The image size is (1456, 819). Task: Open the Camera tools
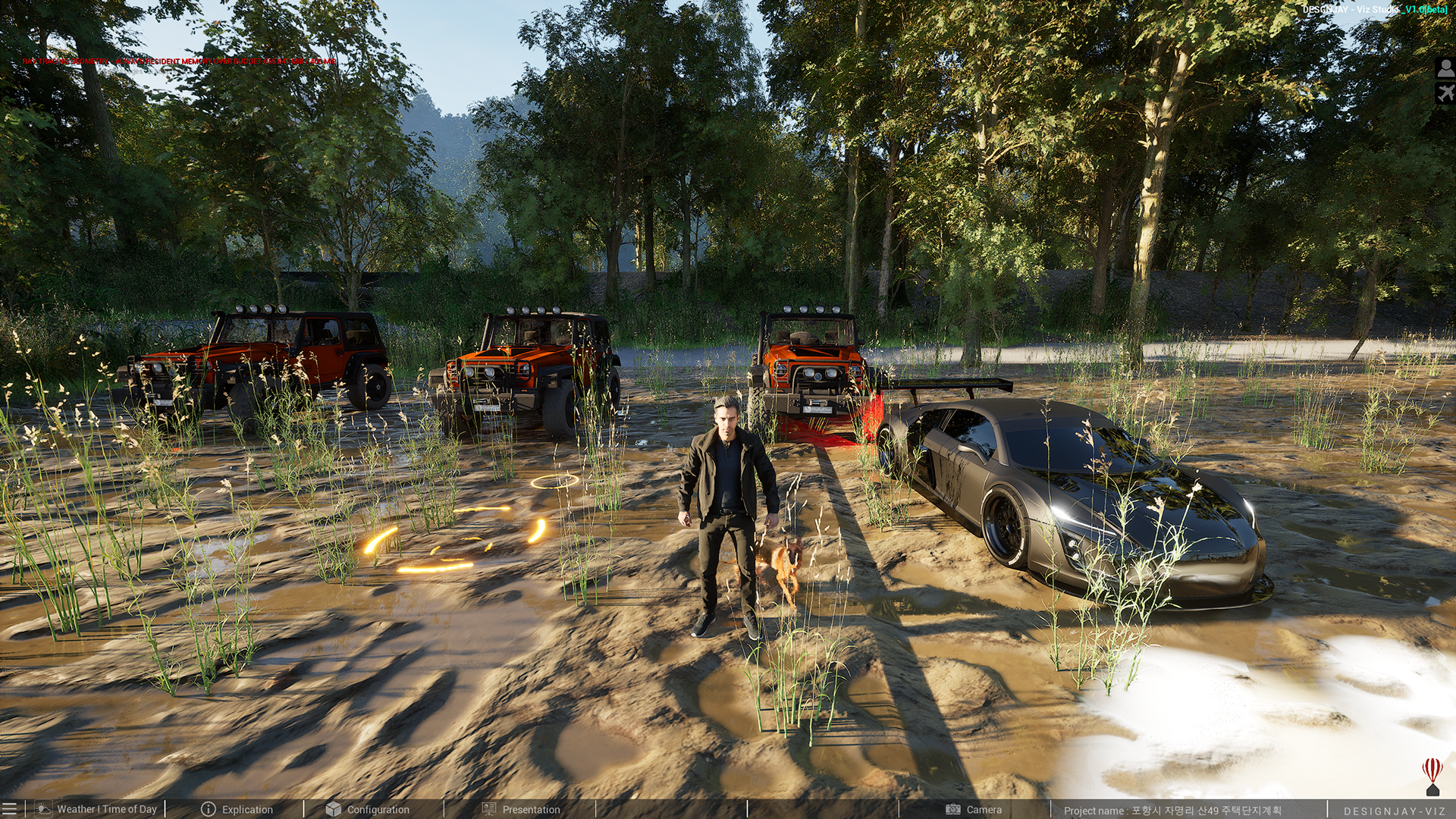coord(974,809)
